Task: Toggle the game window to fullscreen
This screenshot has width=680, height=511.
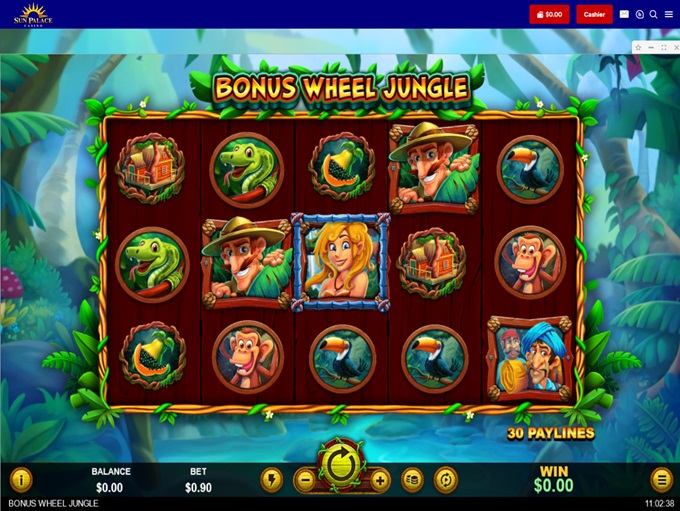Action: [662, 47]
